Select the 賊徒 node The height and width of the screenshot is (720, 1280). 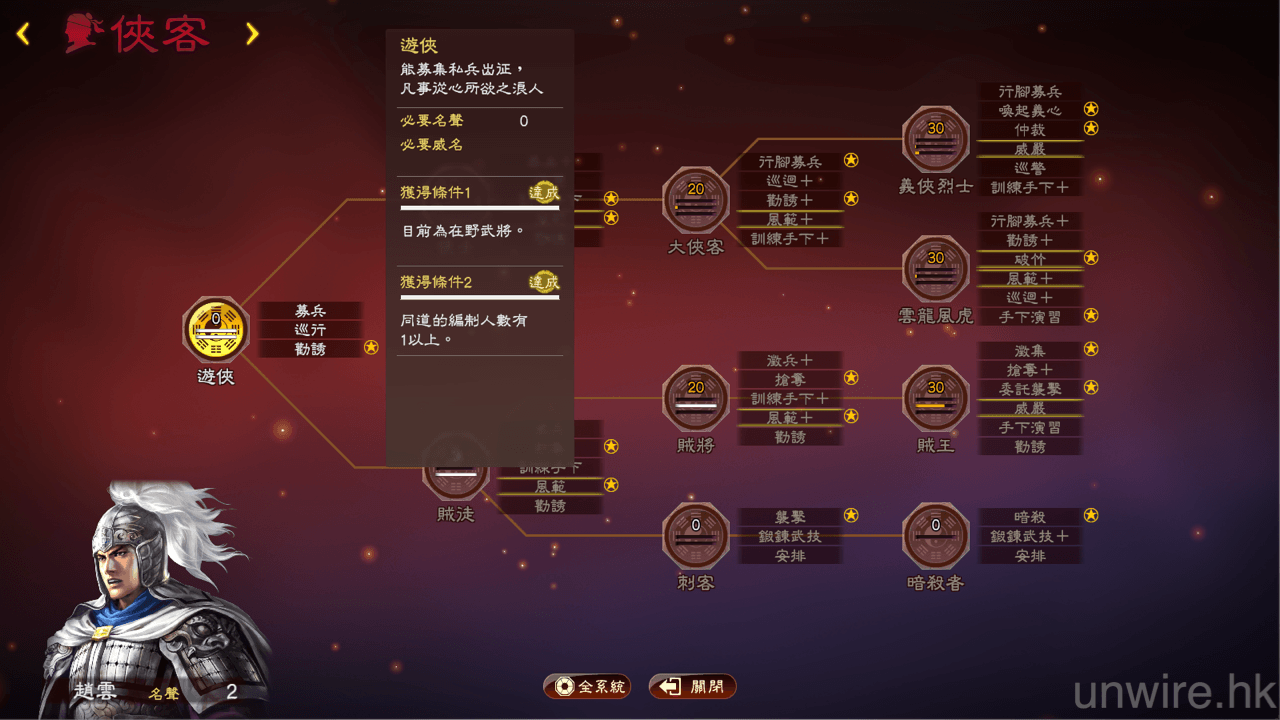click(x=455, y=472)
